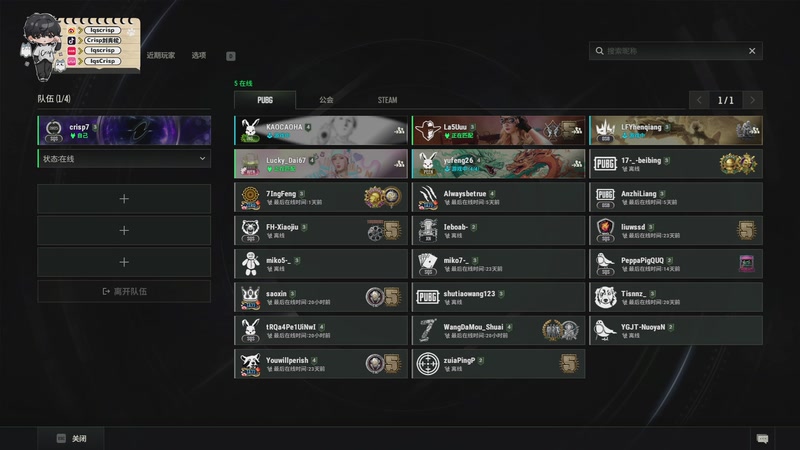This screenshot has height=450, width=800.
Task: Select offline friend Alwaysbetrue
Action: [x=498, y=197]
